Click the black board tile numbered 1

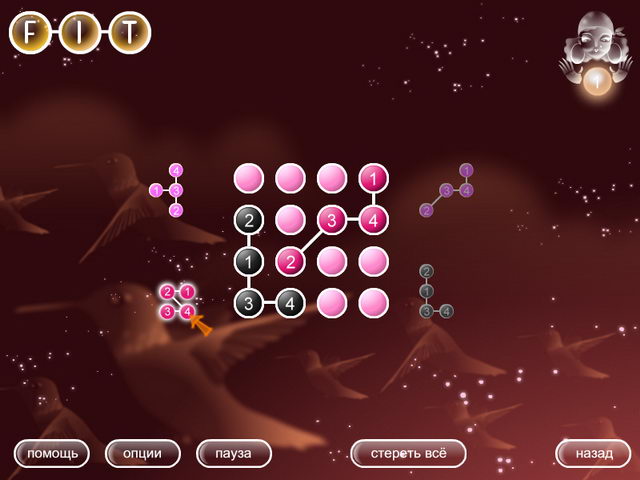click(249, 261)
